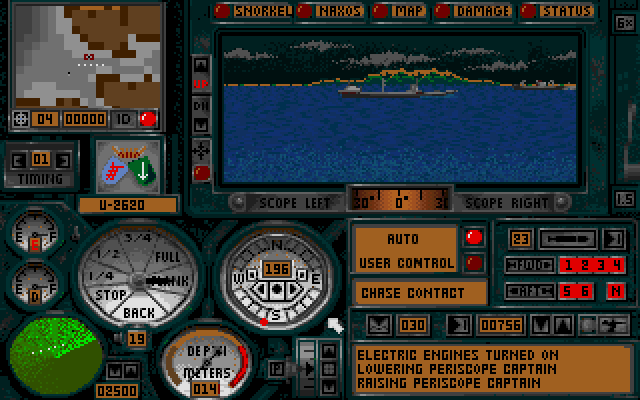Activate the SNORKEL button
Screen dimensions: 640x400
tap(258, 12)
